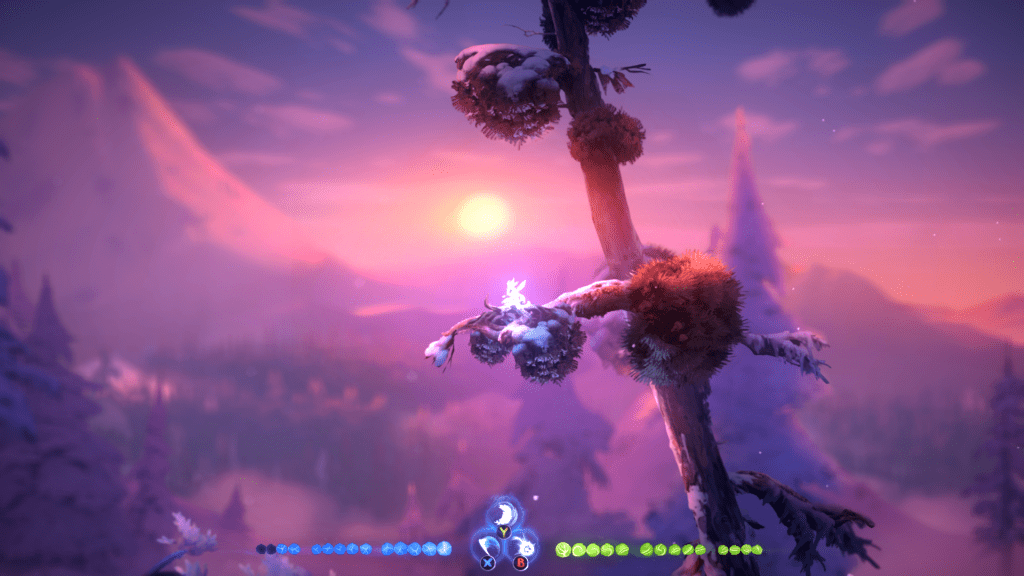Activate the curved blade sword ability
The width and height of the screenshot is (1024, 576).
pyautogui.click(x=487, y=547)
